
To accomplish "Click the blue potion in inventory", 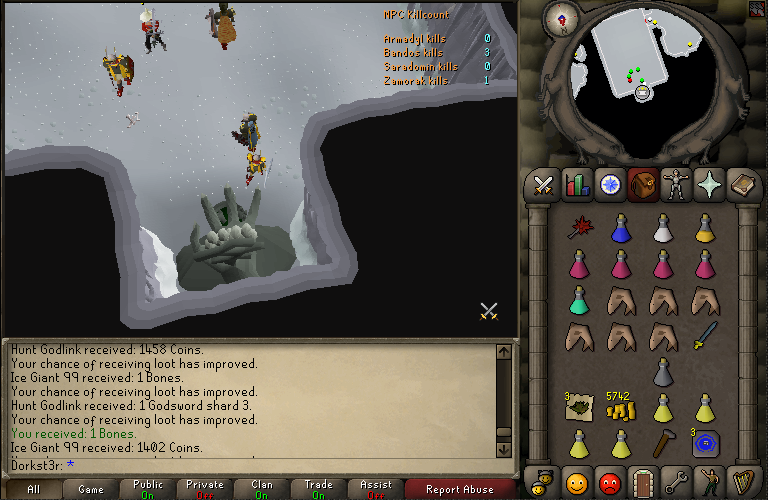I will click(620, 228).
